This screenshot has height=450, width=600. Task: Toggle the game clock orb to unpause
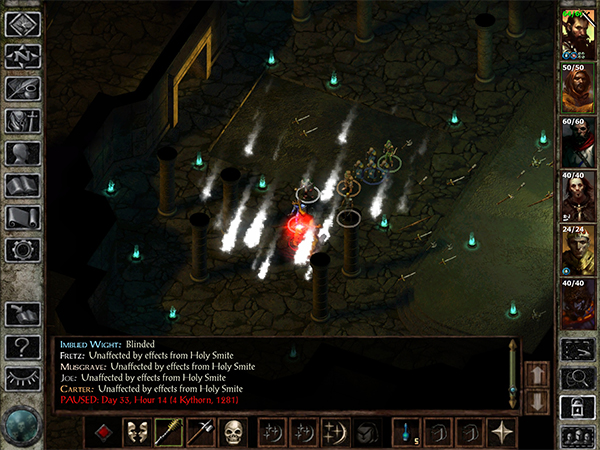(x=22, y=422)
